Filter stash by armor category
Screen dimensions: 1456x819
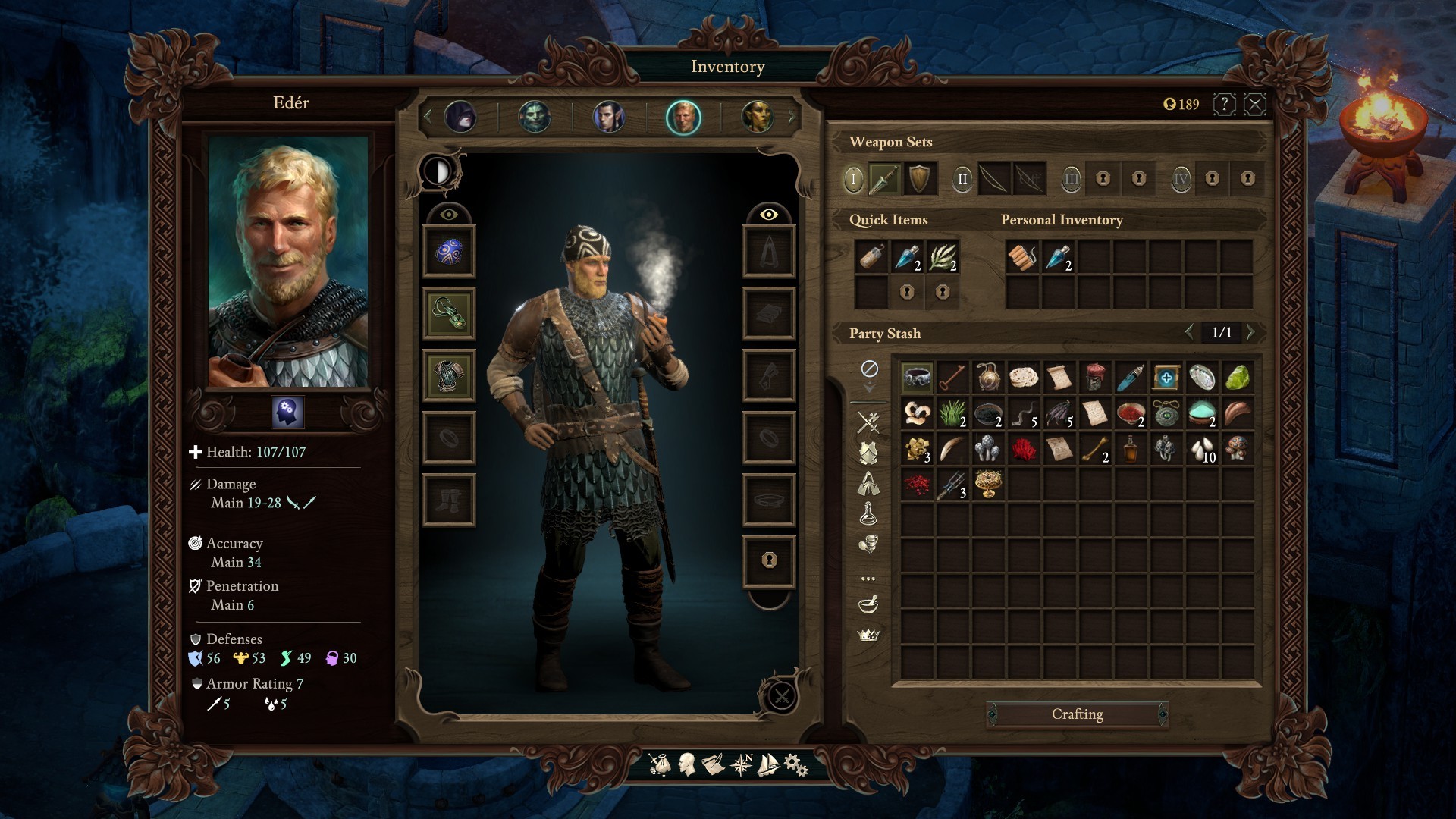868,453
